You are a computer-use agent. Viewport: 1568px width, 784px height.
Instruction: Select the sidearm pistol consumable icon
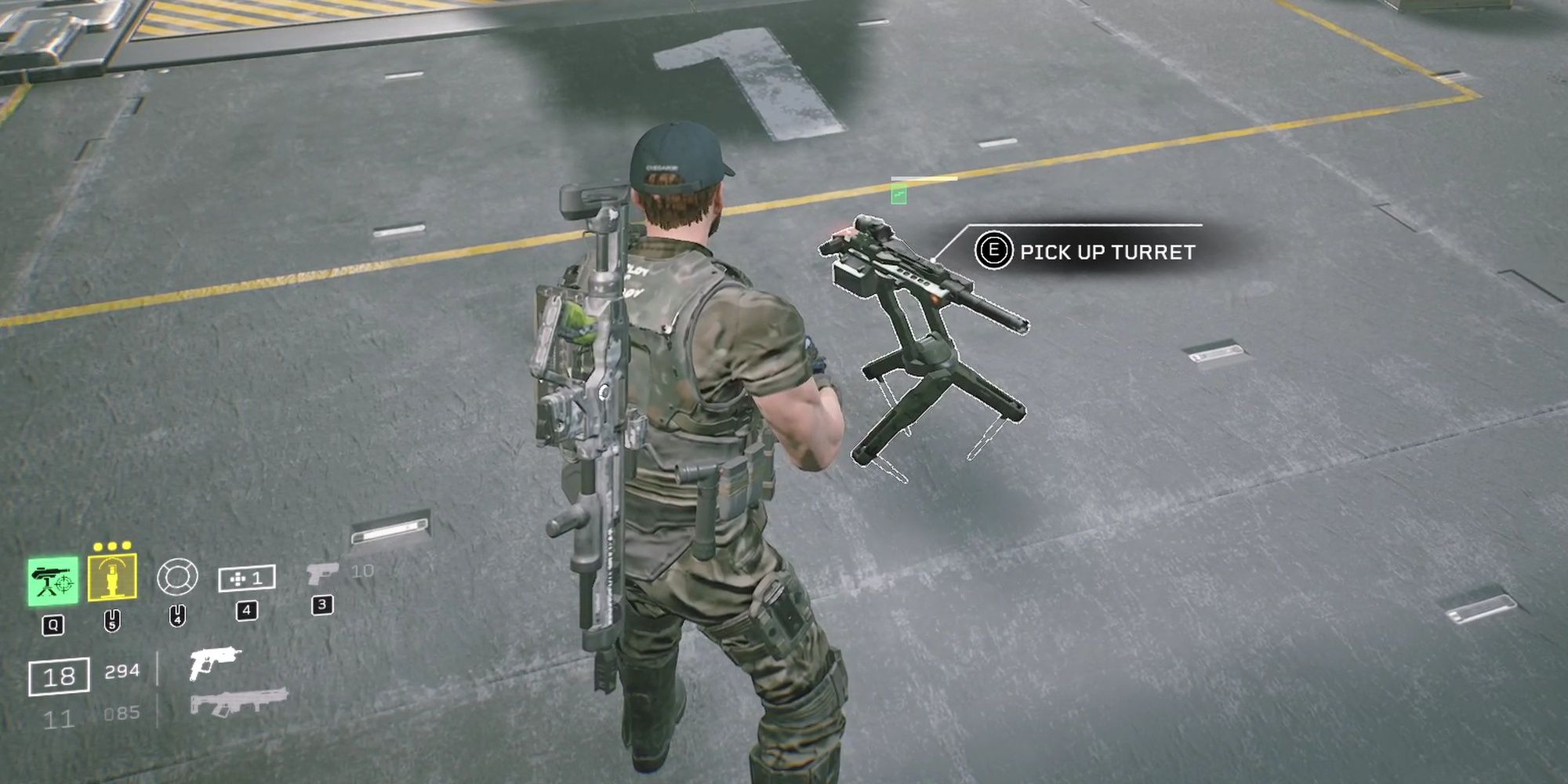tap(321, 573)
